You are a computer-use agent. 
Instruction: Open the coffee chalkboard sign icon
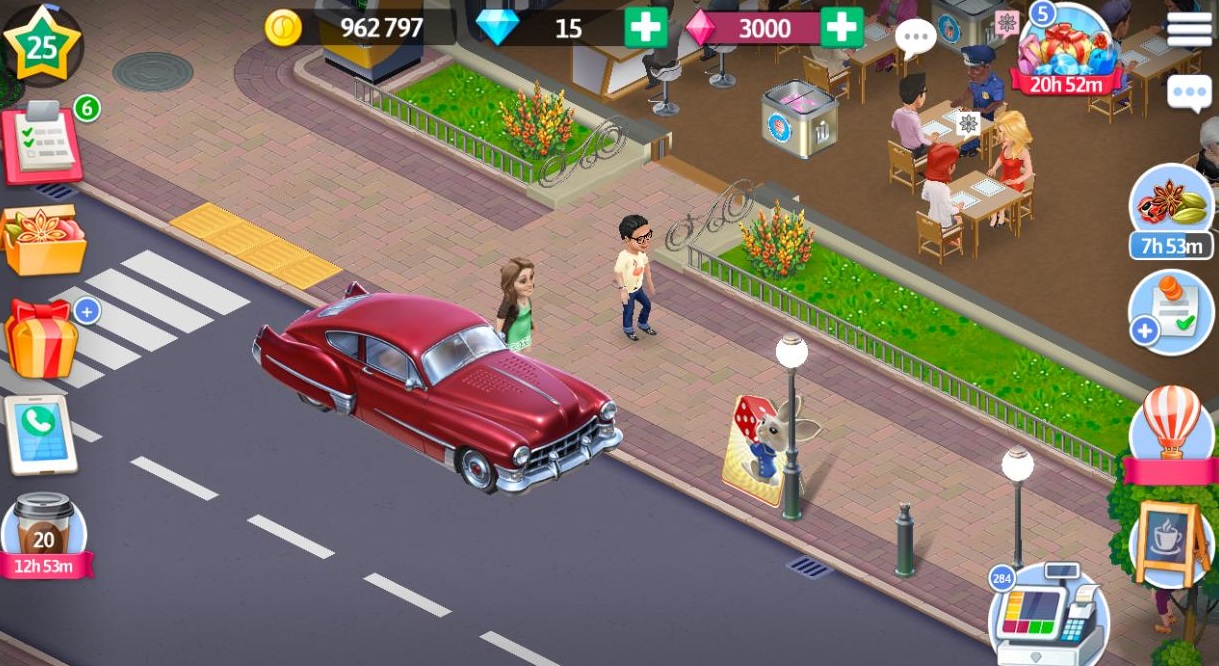coord(1169,540)
